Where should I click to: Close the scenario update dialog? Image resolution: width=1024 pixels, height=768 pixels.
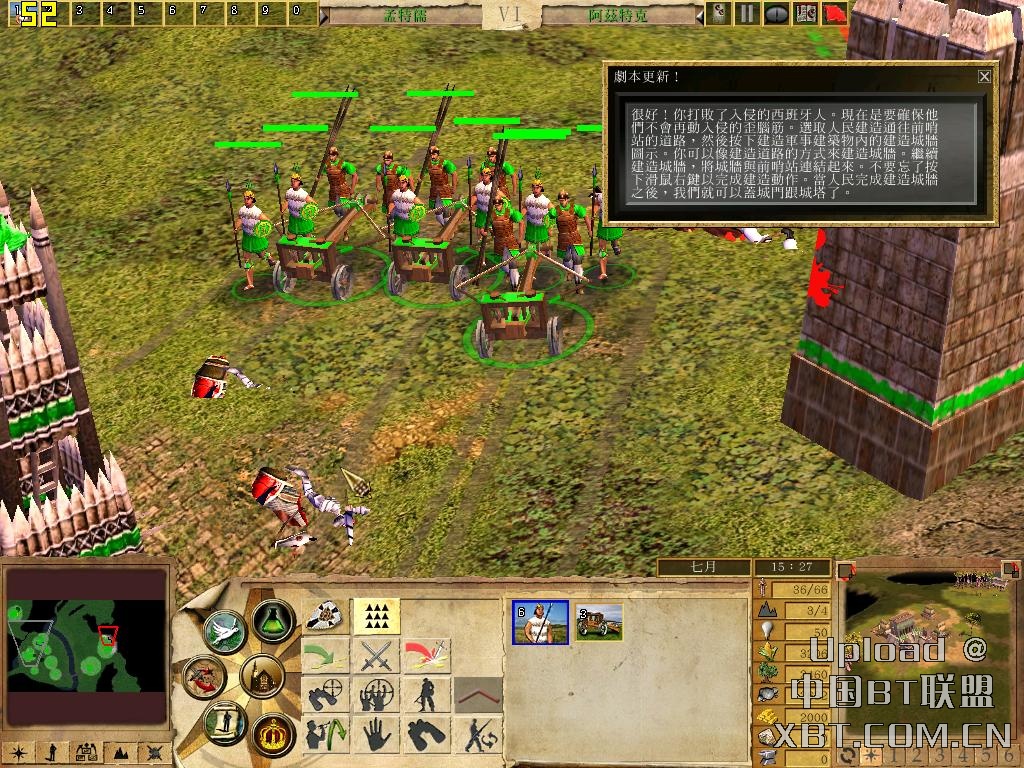click(x=984, y=76)
